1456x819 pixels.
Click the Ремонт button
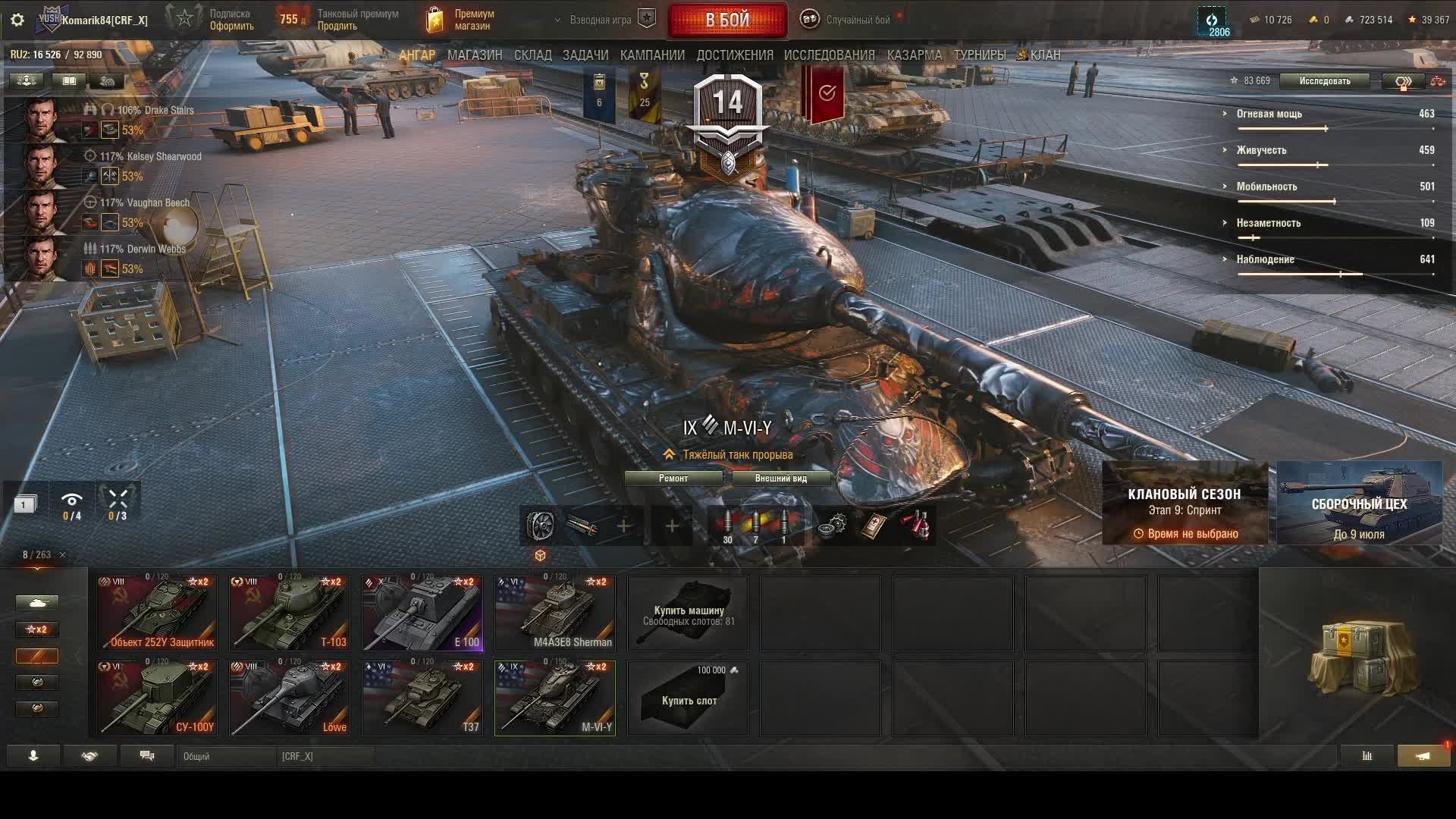click(x=673, y=479)
